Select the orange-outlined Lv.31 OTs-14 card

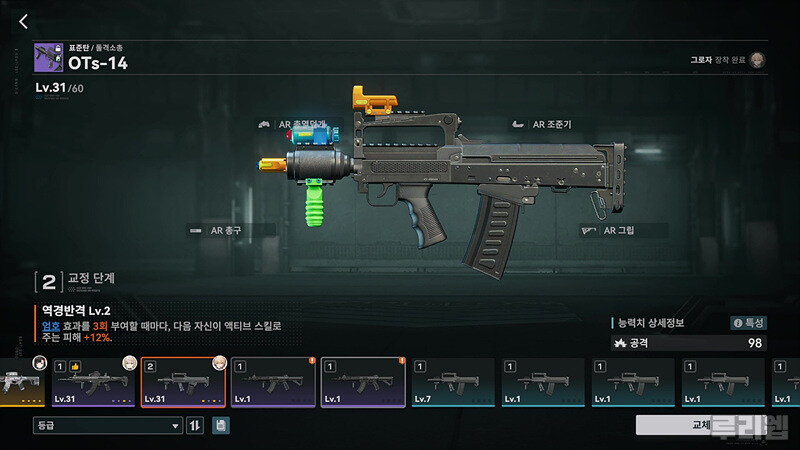point(184,382)
